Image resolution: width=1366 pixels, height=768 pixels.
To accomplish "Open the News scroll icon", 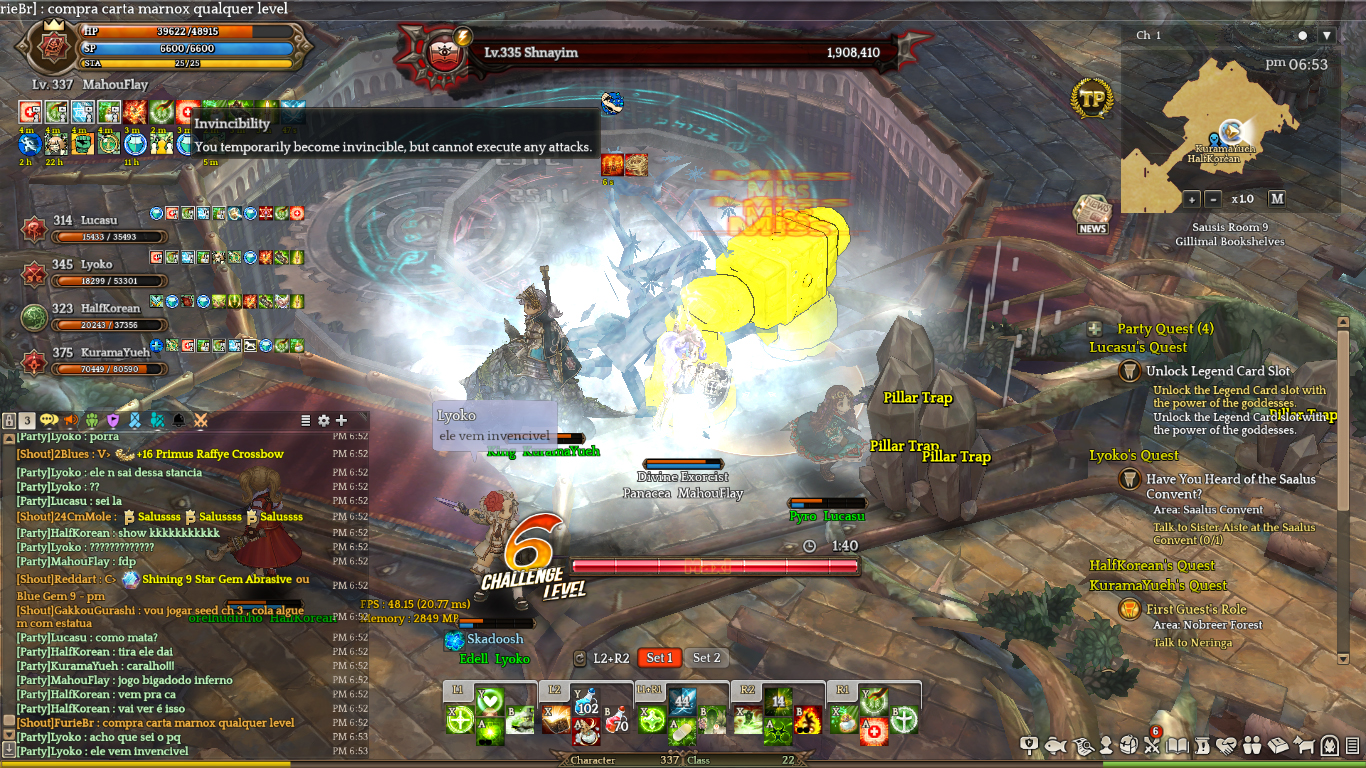I will coord(1092,215).
